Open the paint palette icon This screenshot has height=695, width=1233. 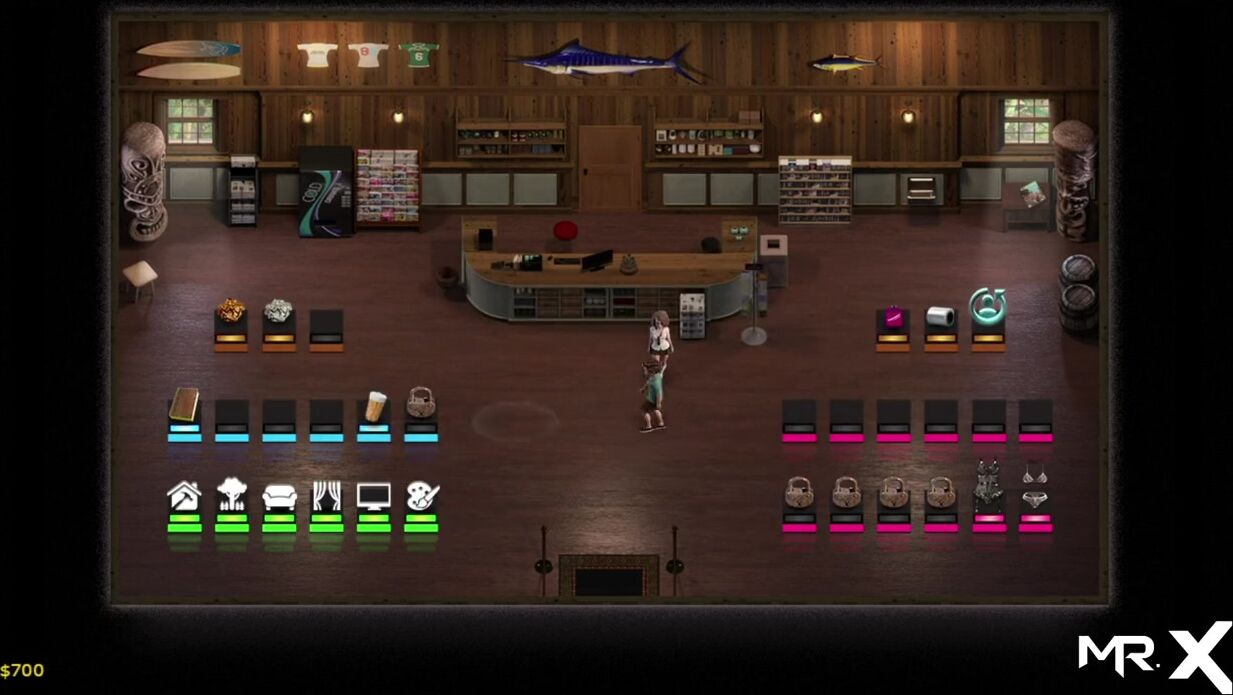pos(422,495)
